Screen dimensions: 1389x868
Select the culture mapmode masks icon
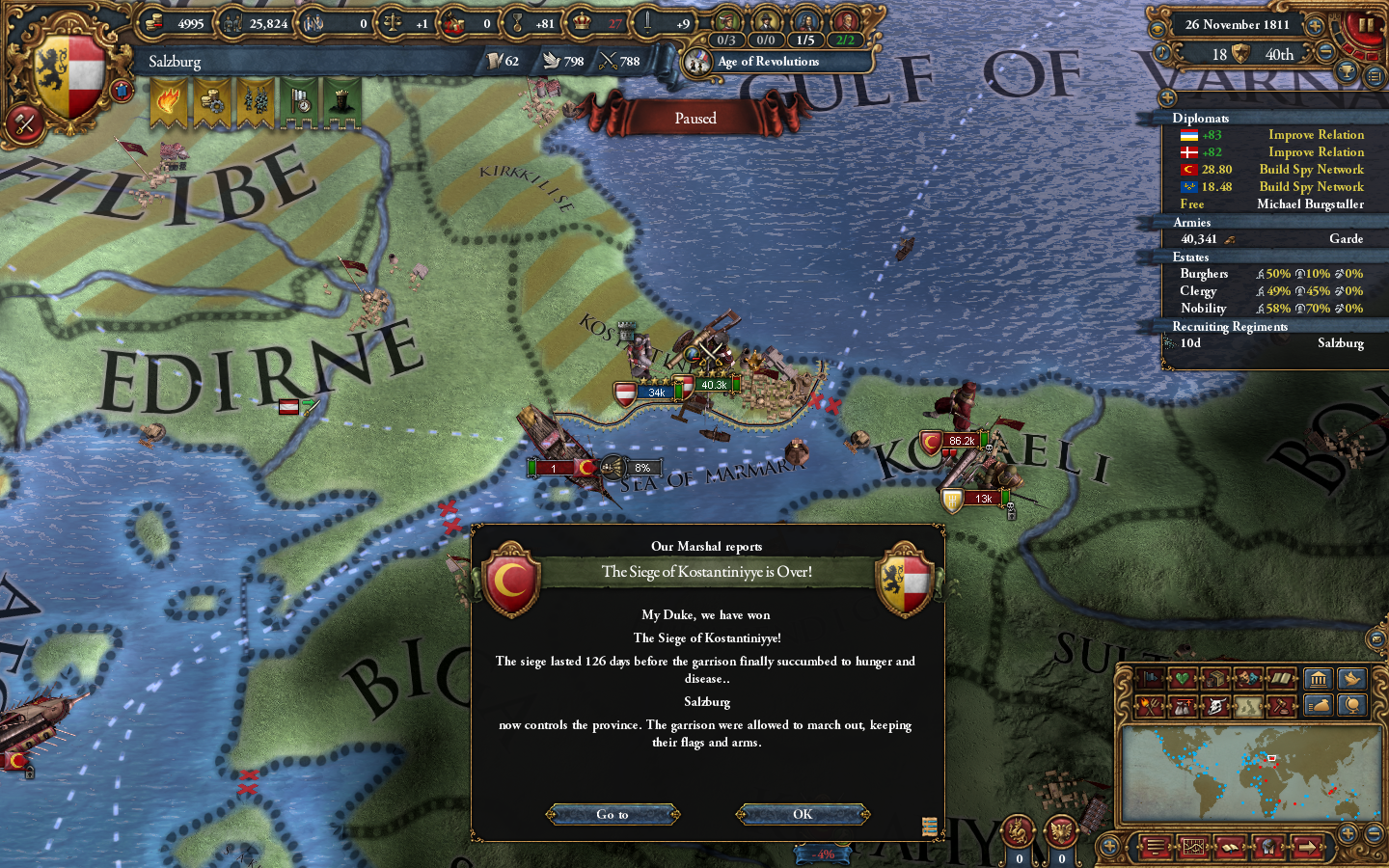1250,680
